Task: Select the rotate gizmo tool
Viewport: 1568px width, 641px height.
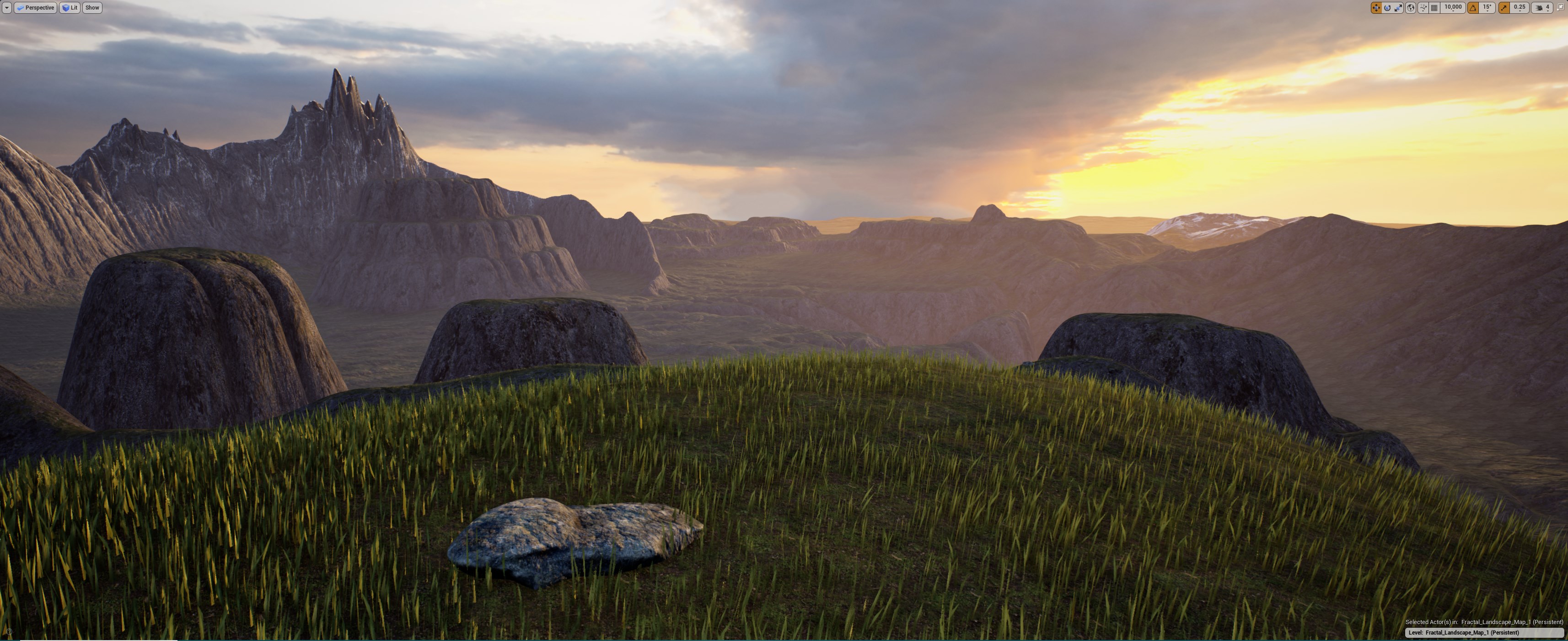Action: coord(1387,8)
